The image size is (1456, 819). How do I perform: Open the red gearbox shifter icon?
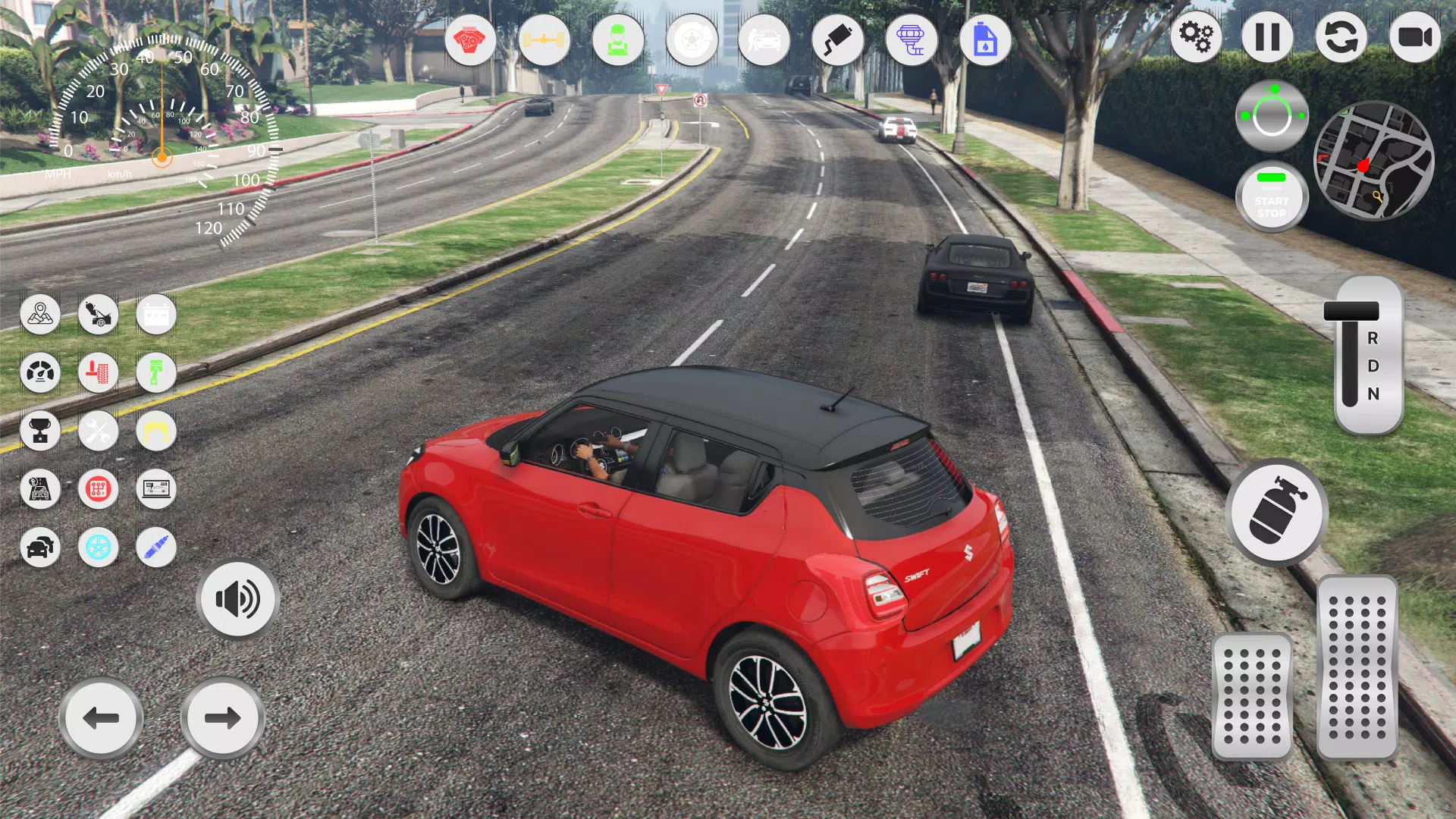pos(99,489)
